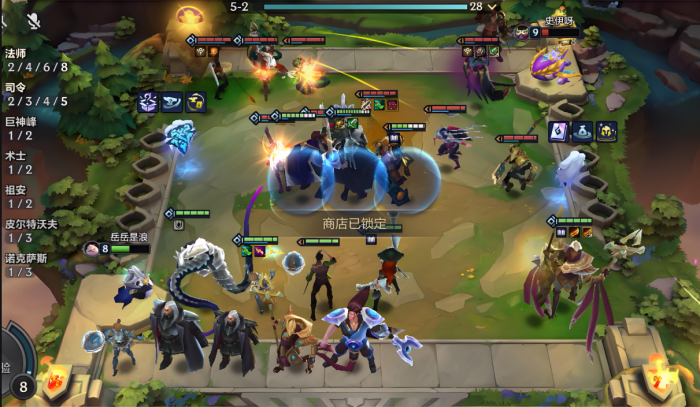This screenshot has width=700, height=407.
Task: View the opponent 史伊呀 player portrait
Action: [521, 32]
